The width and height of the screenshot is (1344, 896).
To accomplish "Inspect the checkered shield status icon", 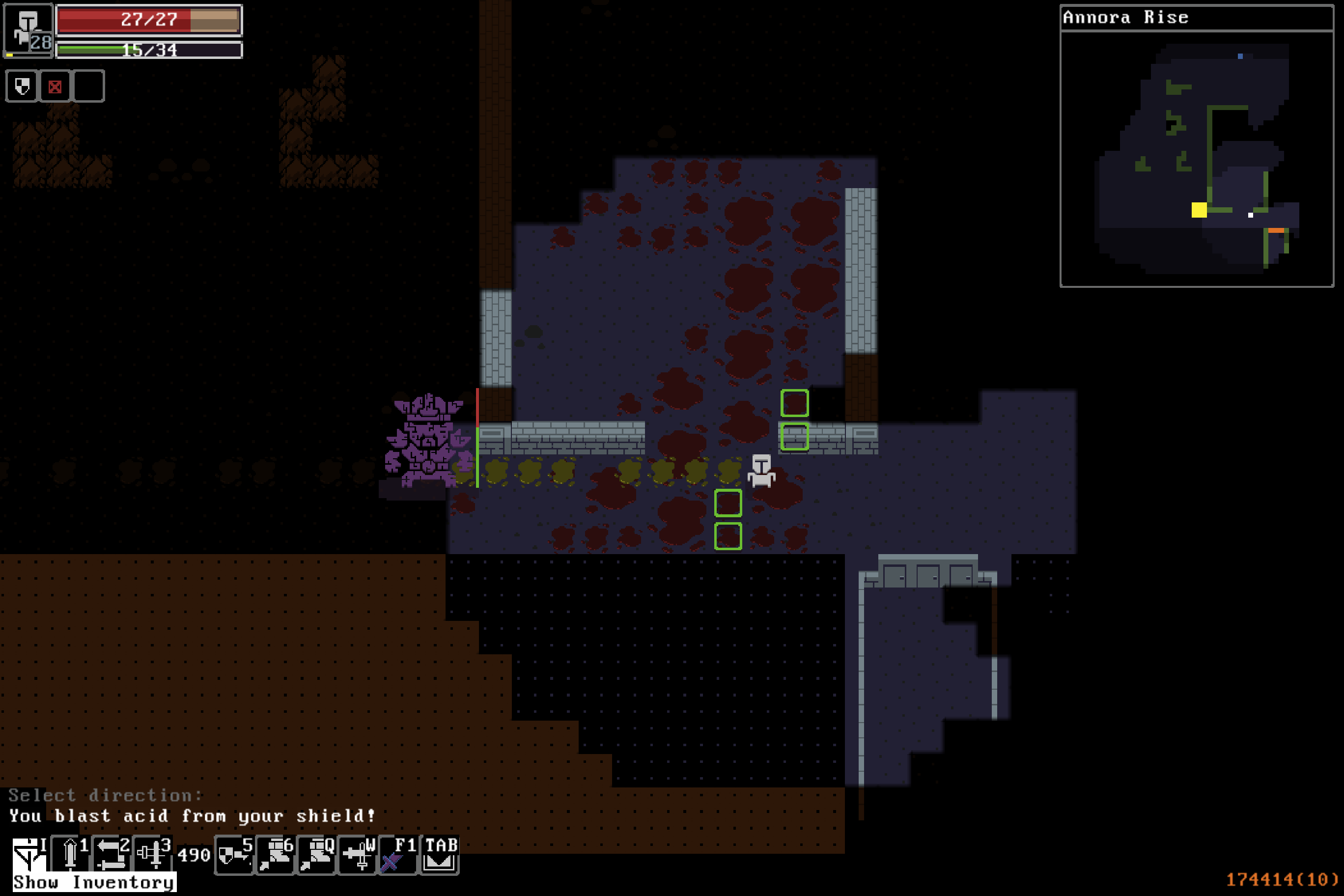I will 22,86.
